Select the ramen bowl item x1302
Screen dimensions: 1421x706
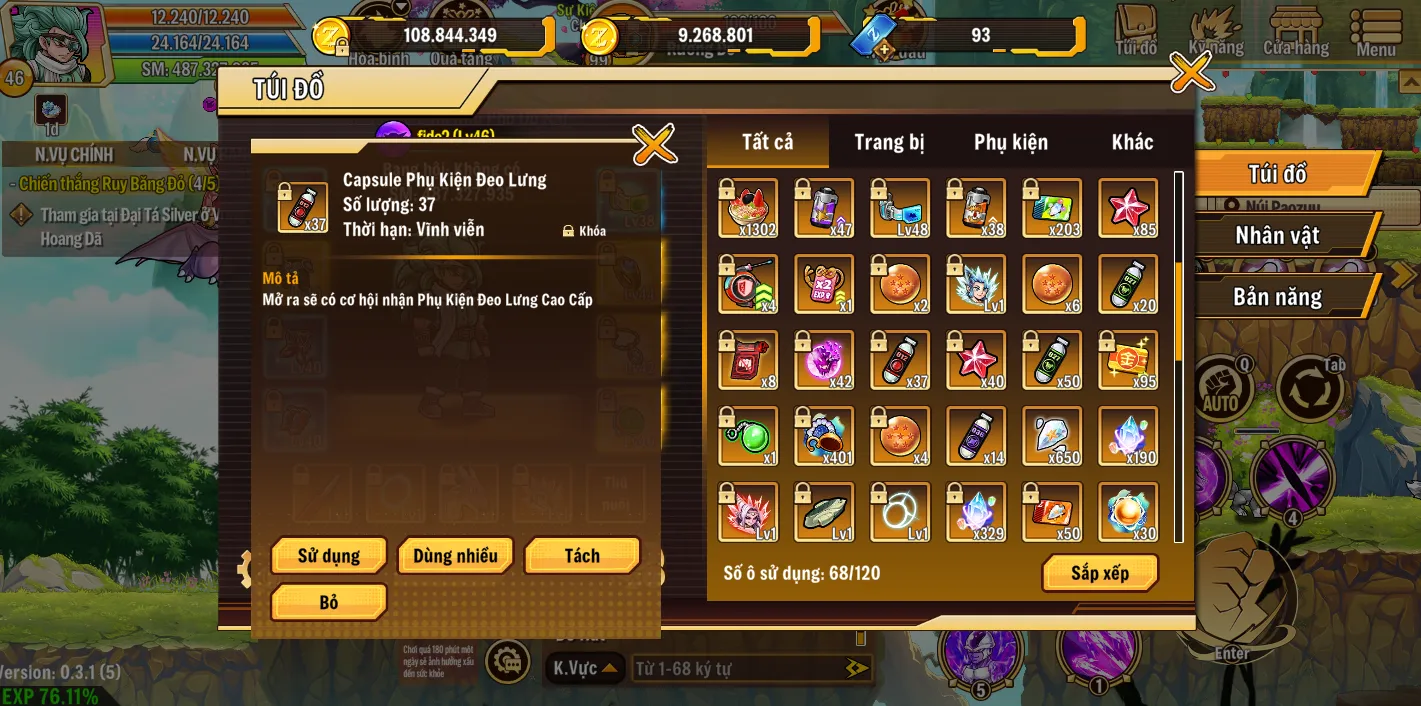coord(748,208)
